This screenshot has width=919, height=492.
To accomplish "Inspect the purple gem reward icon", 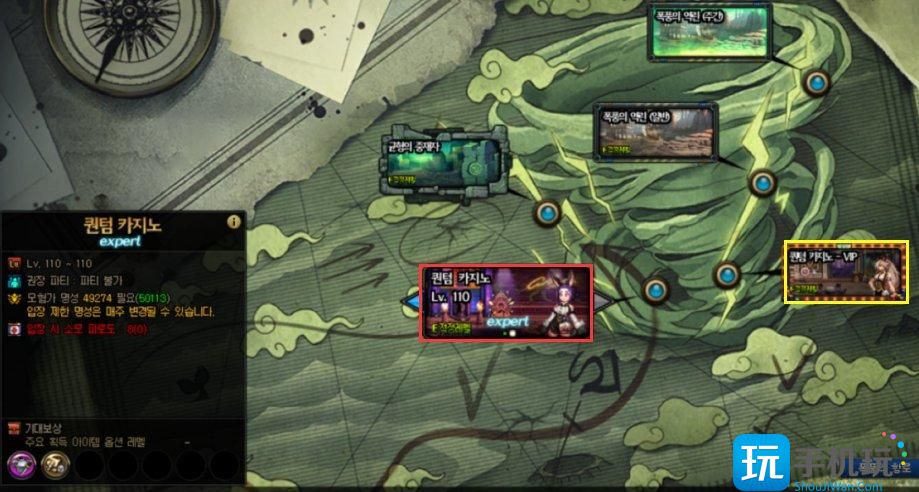I will click(20, 465).
